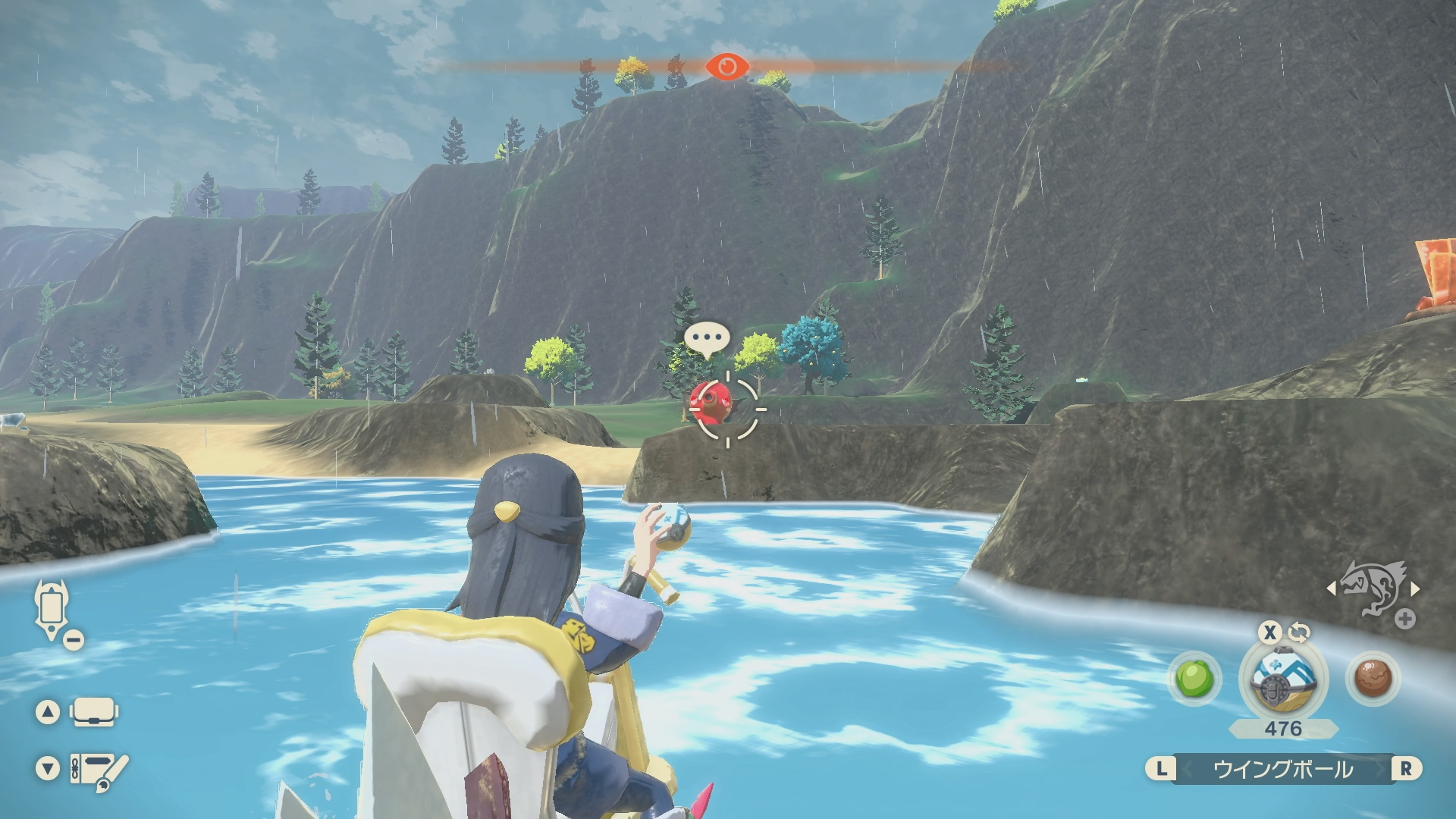Cycle ride Pokémon with the left arrow
This screenshot has width=1456, height=819.
click(1331, 588)
